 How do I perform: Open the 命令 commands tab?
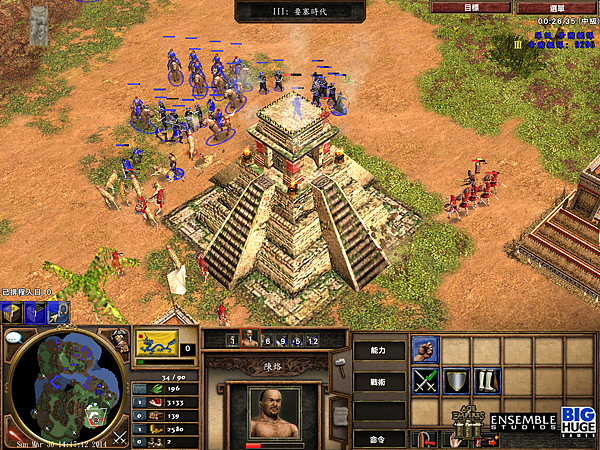[x=380, y=438]
